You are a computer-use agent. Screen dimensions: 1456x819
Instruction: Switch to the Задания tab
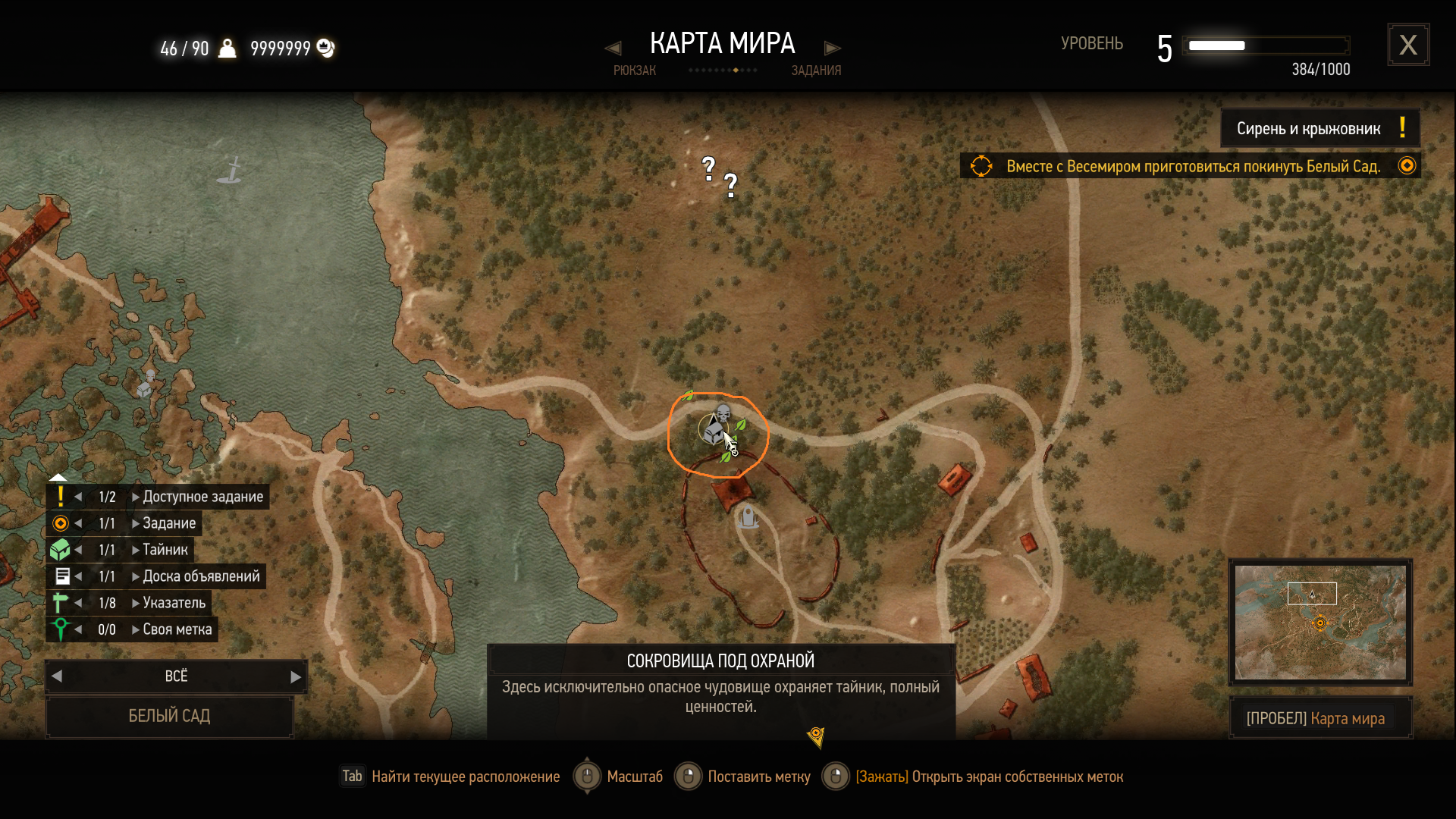816,70
